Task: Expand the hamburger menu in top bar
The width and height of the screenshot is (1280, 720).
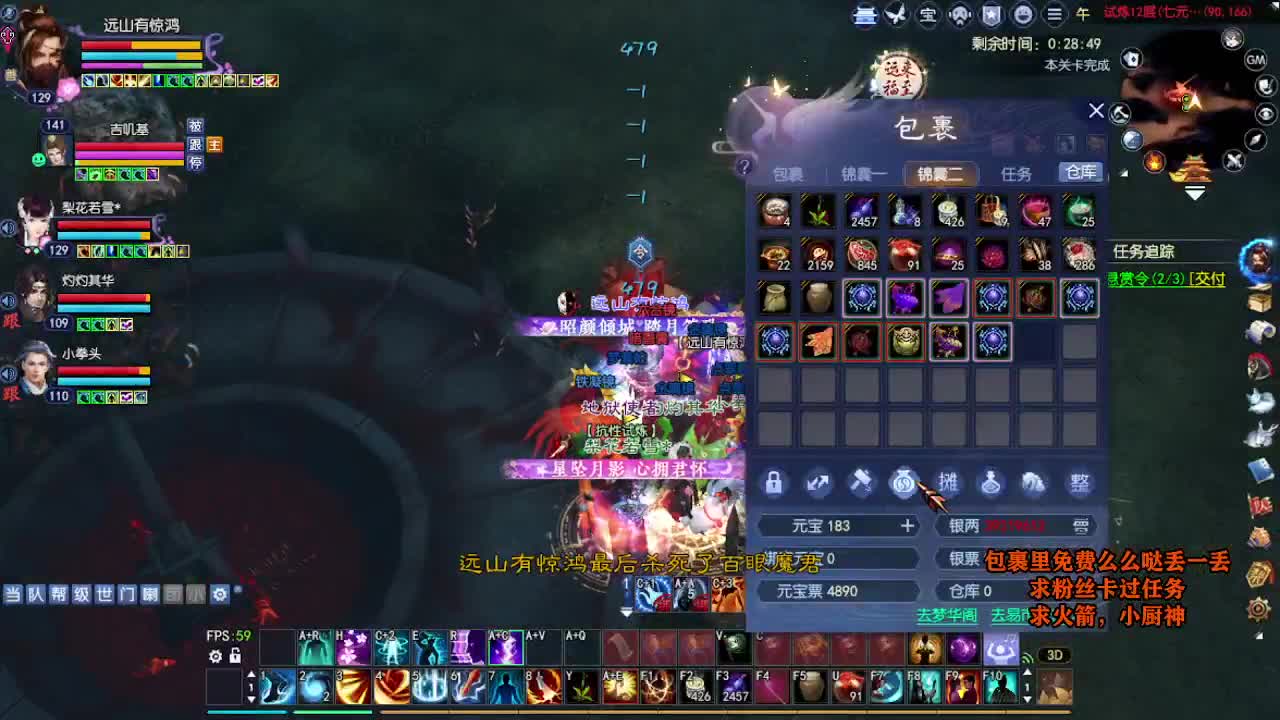Action: [x=1052, y=16]
